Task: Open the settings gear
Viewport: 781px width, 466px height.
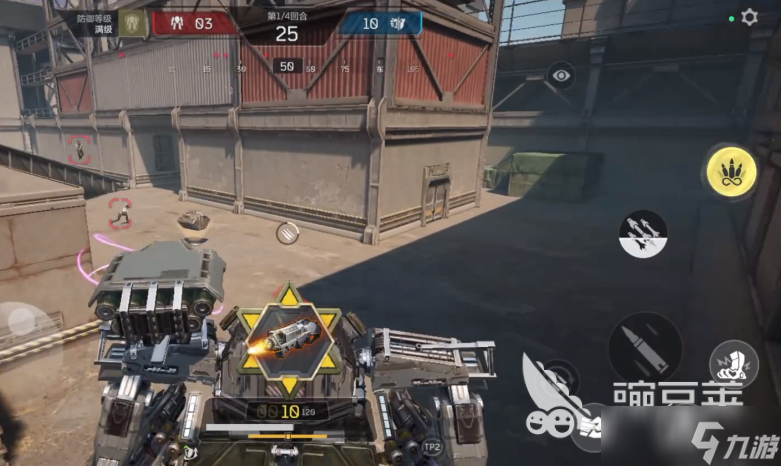Action: [x=749, y=18]
